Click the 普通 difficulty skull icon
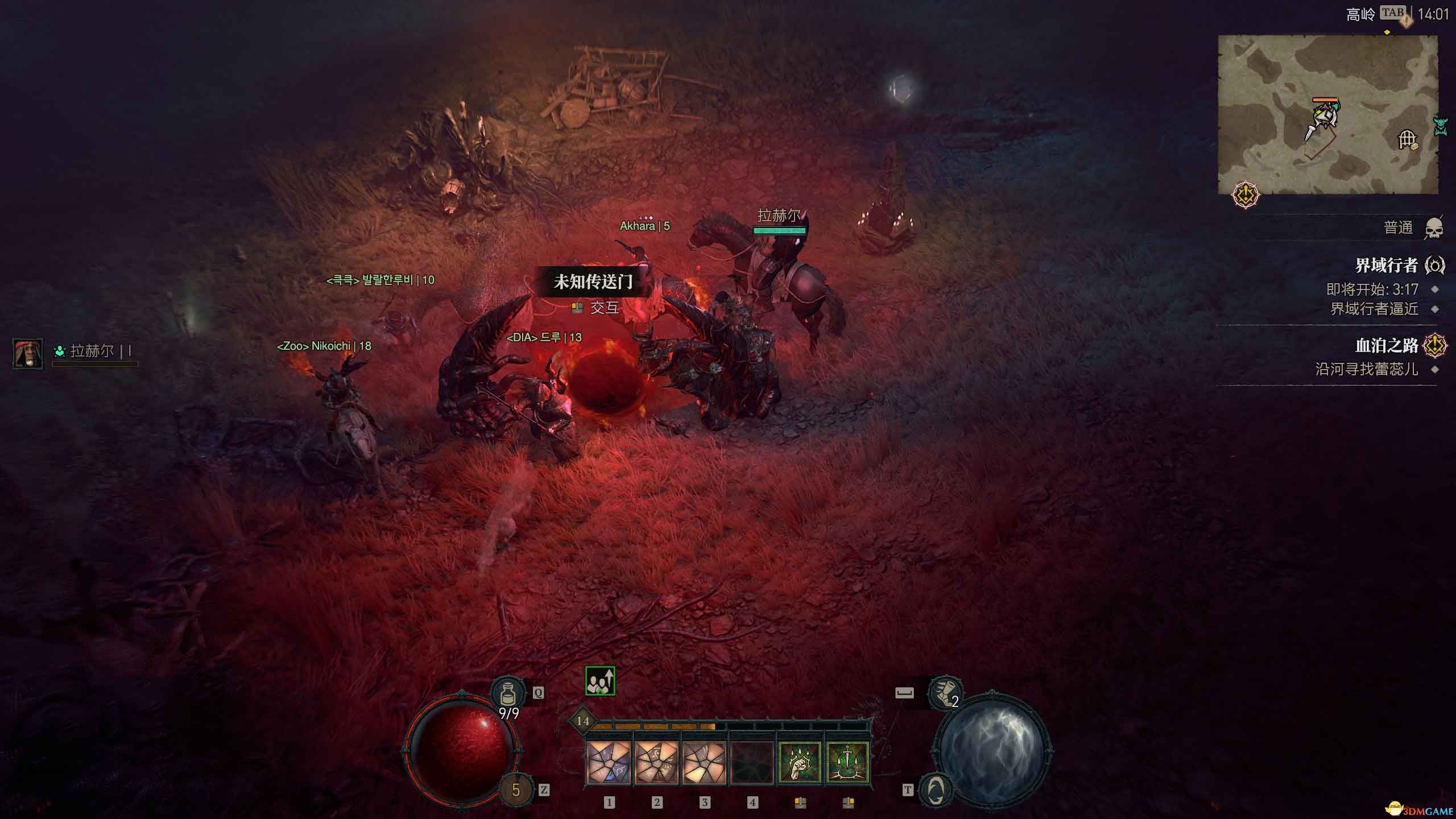 1434,229
